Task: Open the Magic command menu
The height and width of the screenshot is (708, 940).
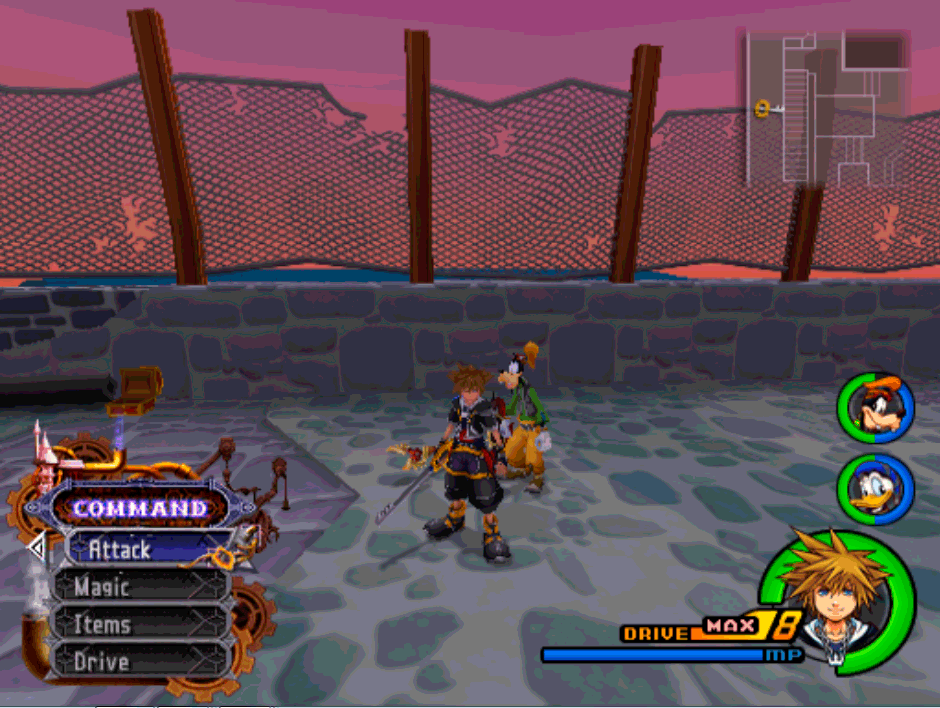Action: pos(140,587)
